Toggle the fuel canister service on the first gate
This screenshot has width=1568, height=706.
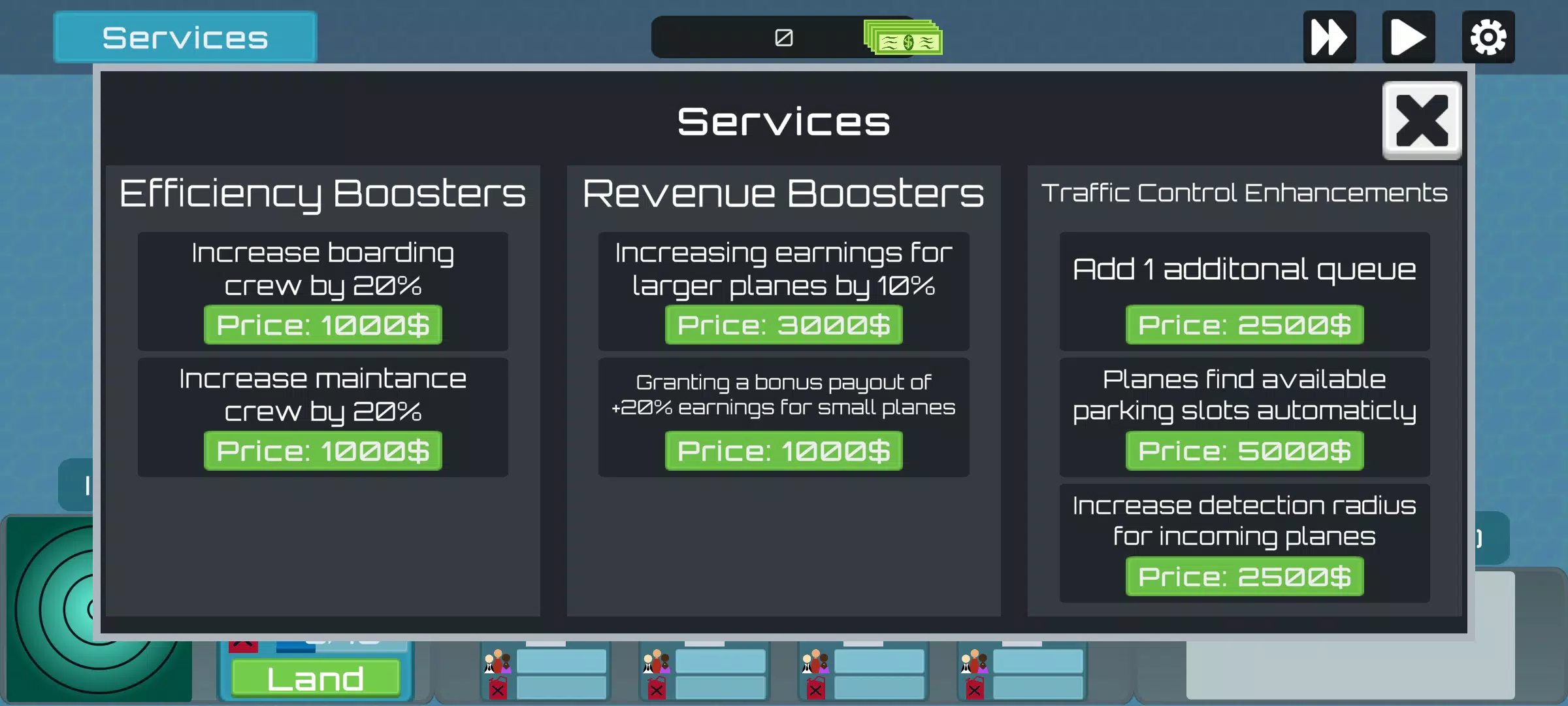[x=498, y=690]
